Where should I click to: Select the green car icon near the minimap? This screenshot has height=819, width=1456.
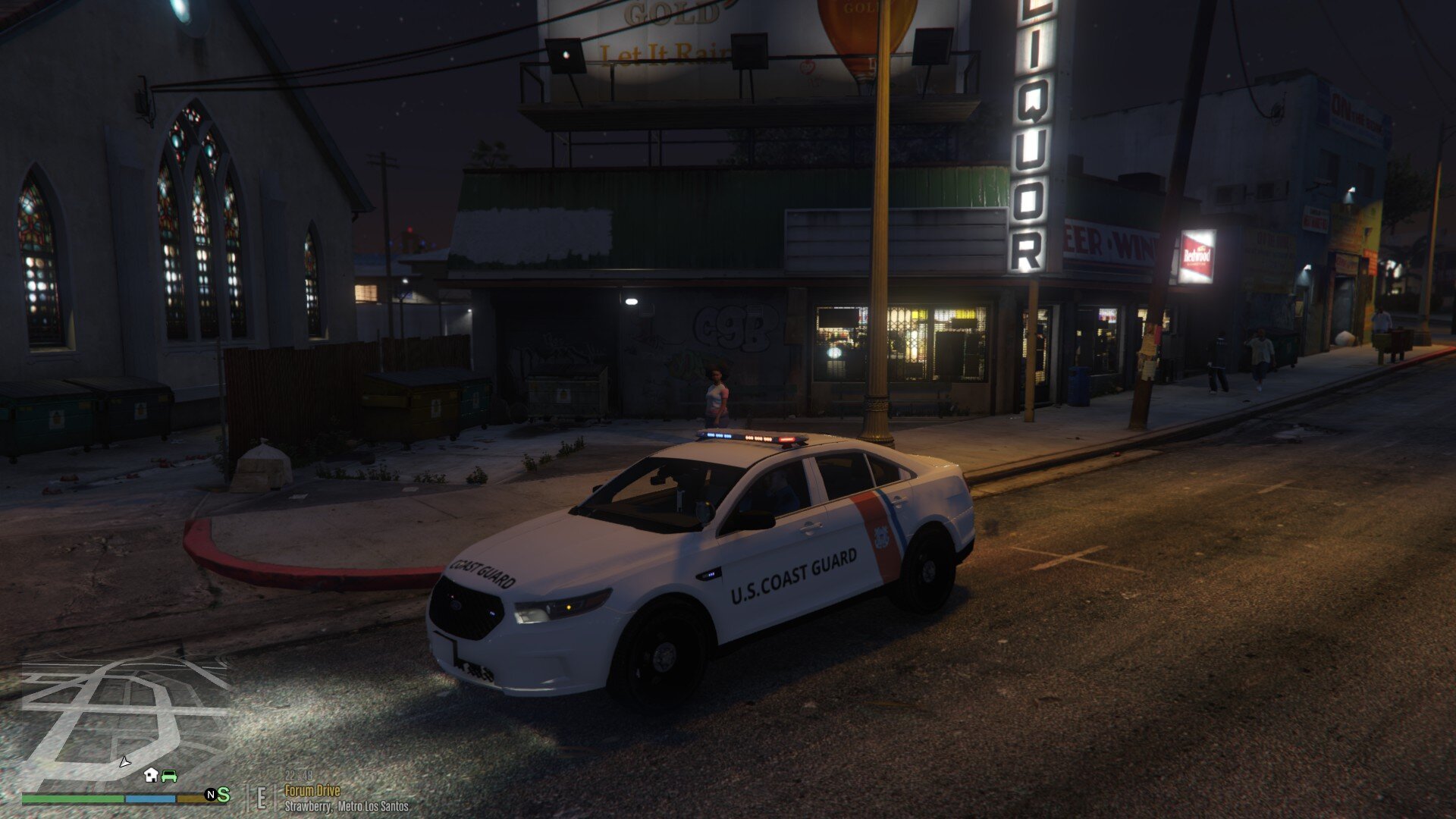168,776
